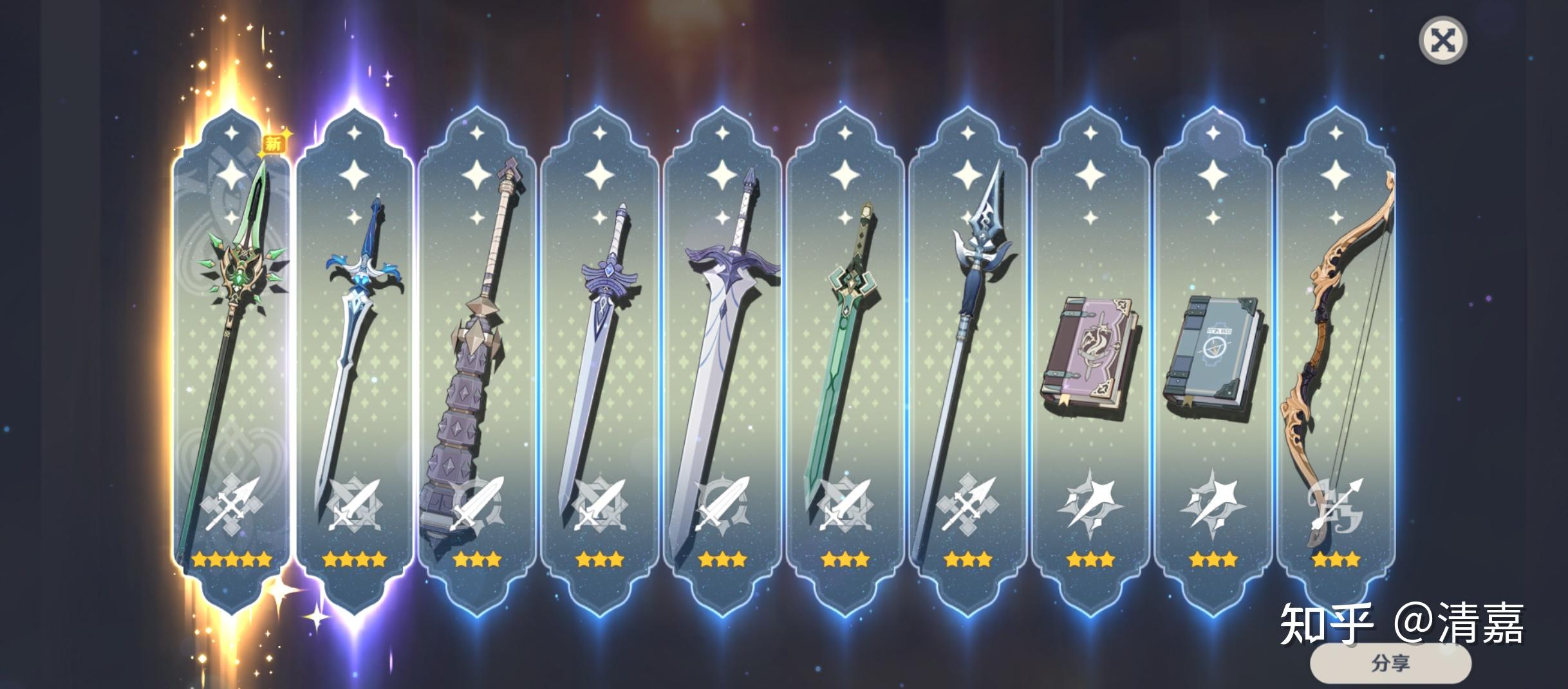This screenshot has height=689, width=1568.
Task: Pick the Debate Club spiked mace card
Action: click(477, 360)
